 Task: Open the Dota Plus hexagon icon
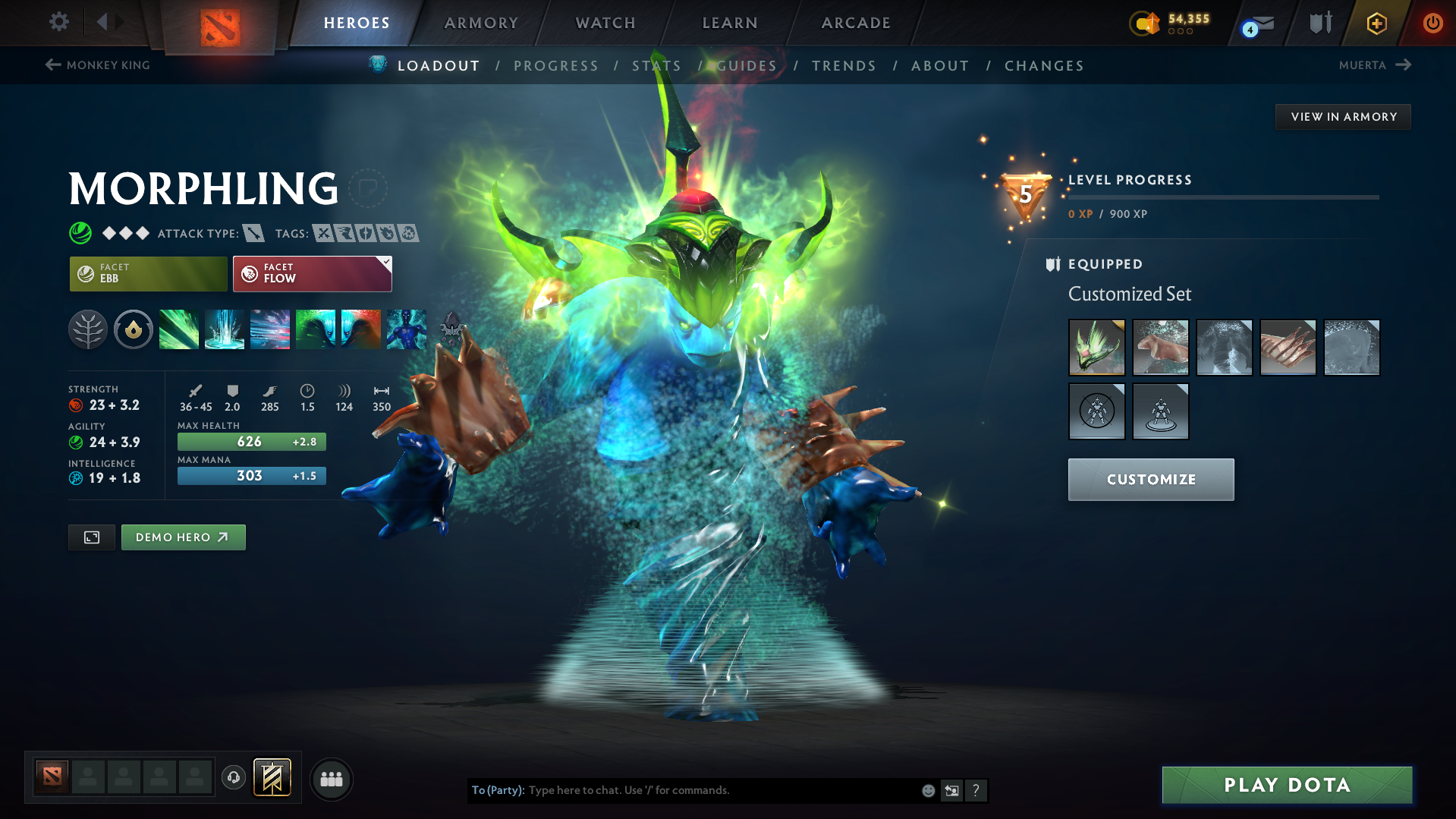click(1376, 24)
